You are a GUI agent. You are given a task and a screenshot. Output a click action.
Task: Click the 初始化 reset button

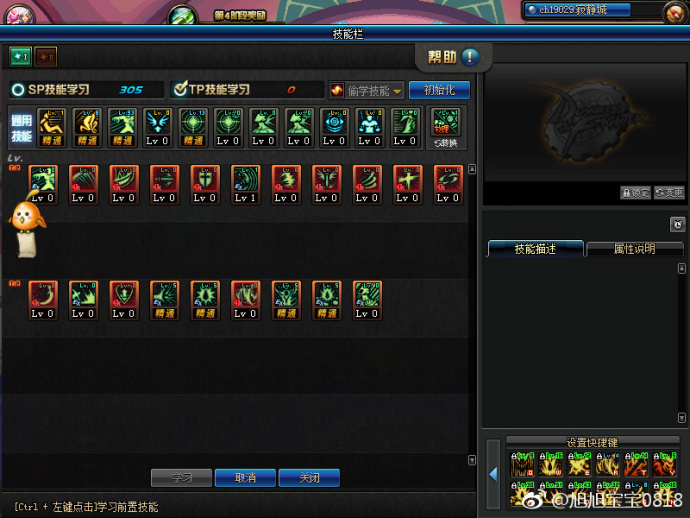(x=439, y=90)
